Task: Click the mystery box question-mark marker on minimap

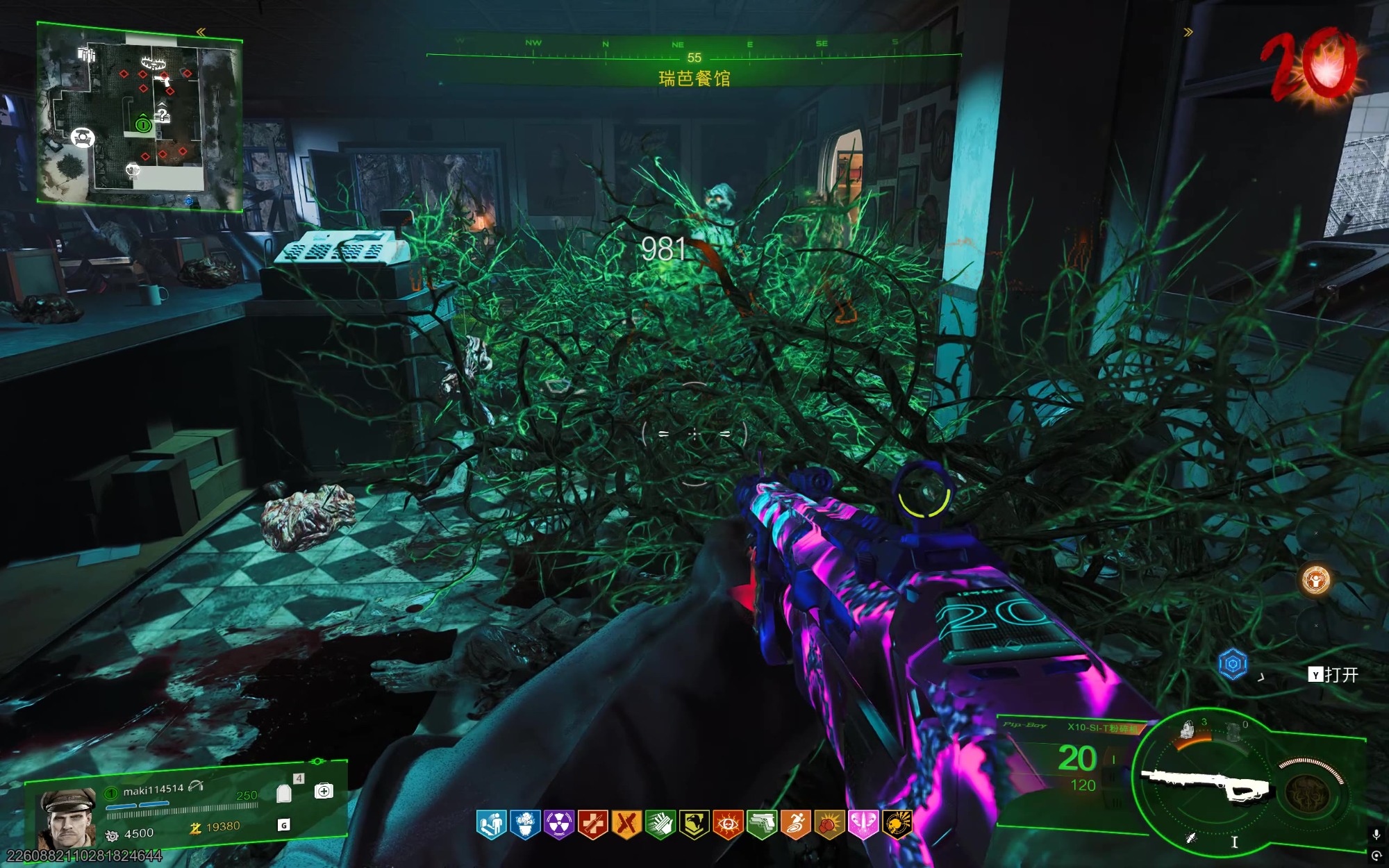Action: point(162,114)
